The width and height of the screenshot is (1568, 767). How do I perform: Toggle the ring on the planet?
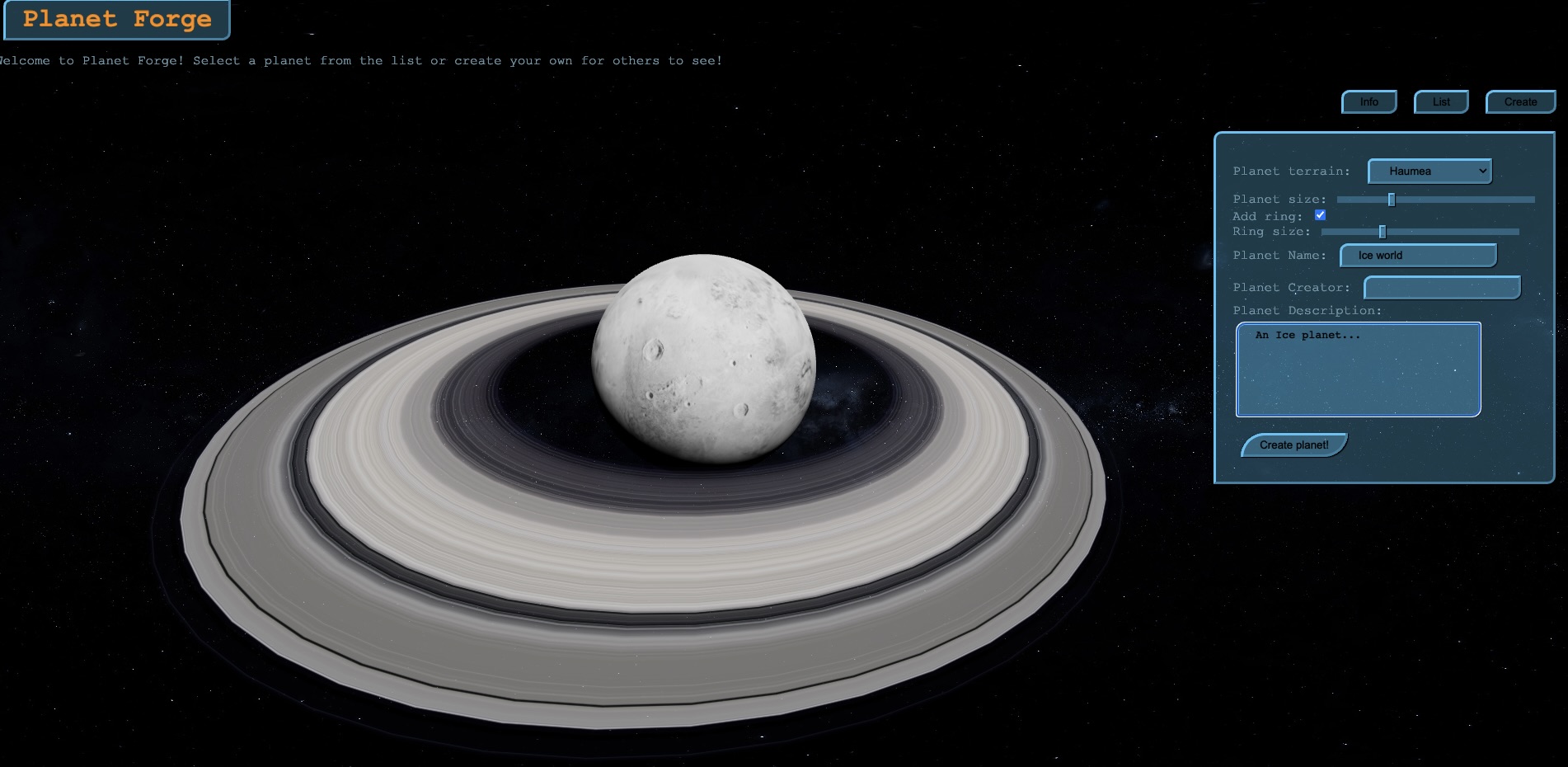1320,214
